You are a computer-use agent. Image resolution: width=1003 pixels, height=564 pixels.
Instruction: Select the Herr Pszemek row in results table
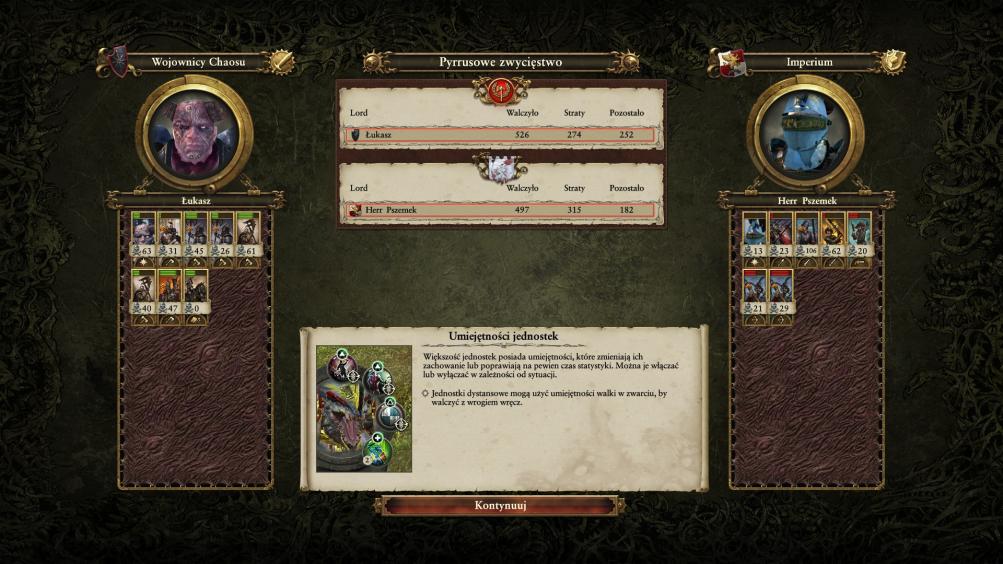point(500,210)
